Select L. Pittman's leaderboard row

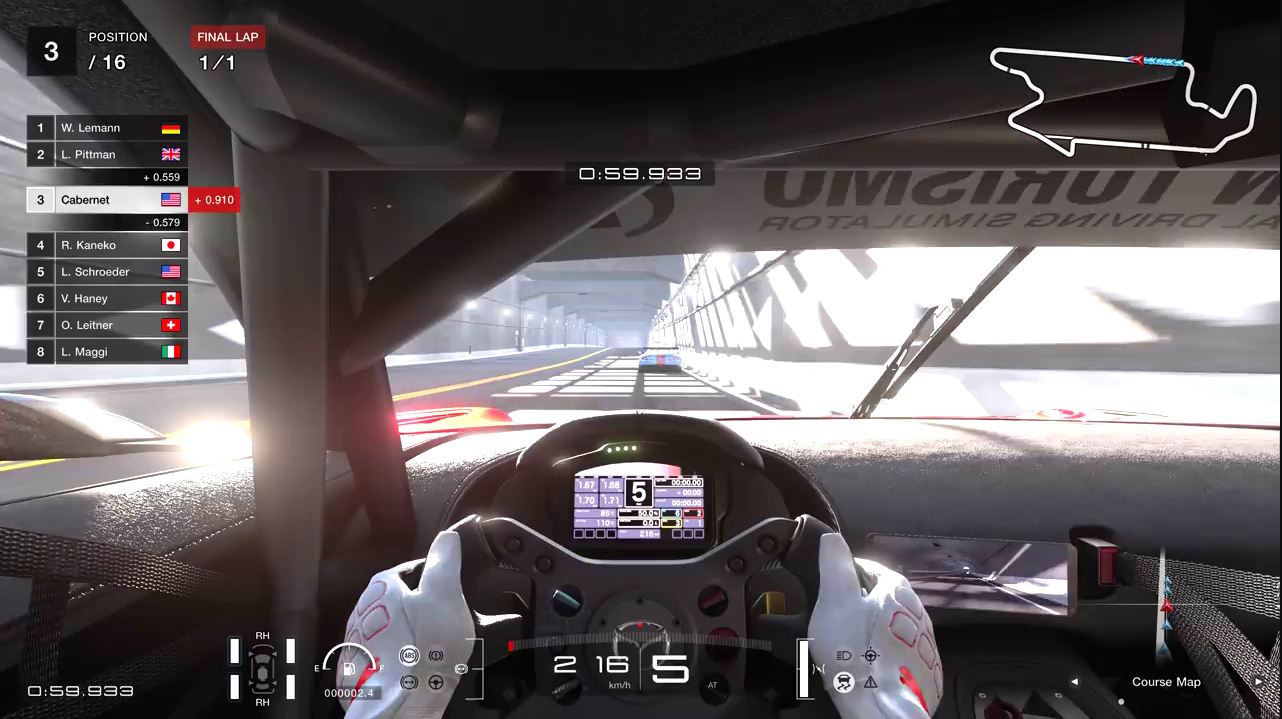click(x=106, y=155)
